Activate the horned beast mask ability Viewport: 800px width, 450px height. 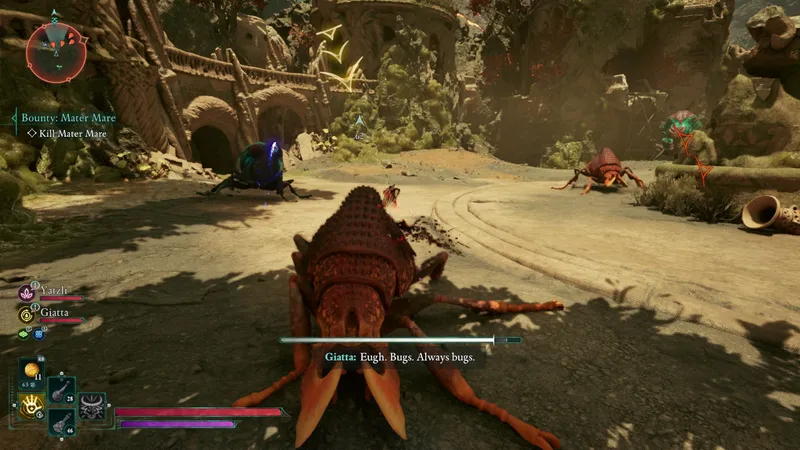pyautogui.click(x=93, y=406)
